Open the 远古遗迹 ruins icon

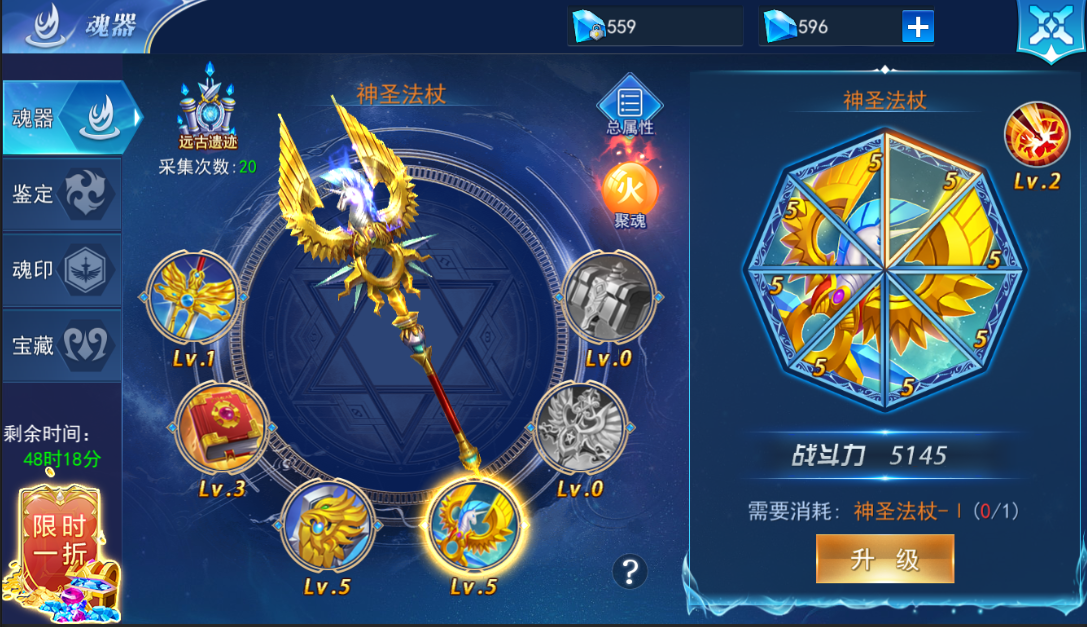pos(208,108)
